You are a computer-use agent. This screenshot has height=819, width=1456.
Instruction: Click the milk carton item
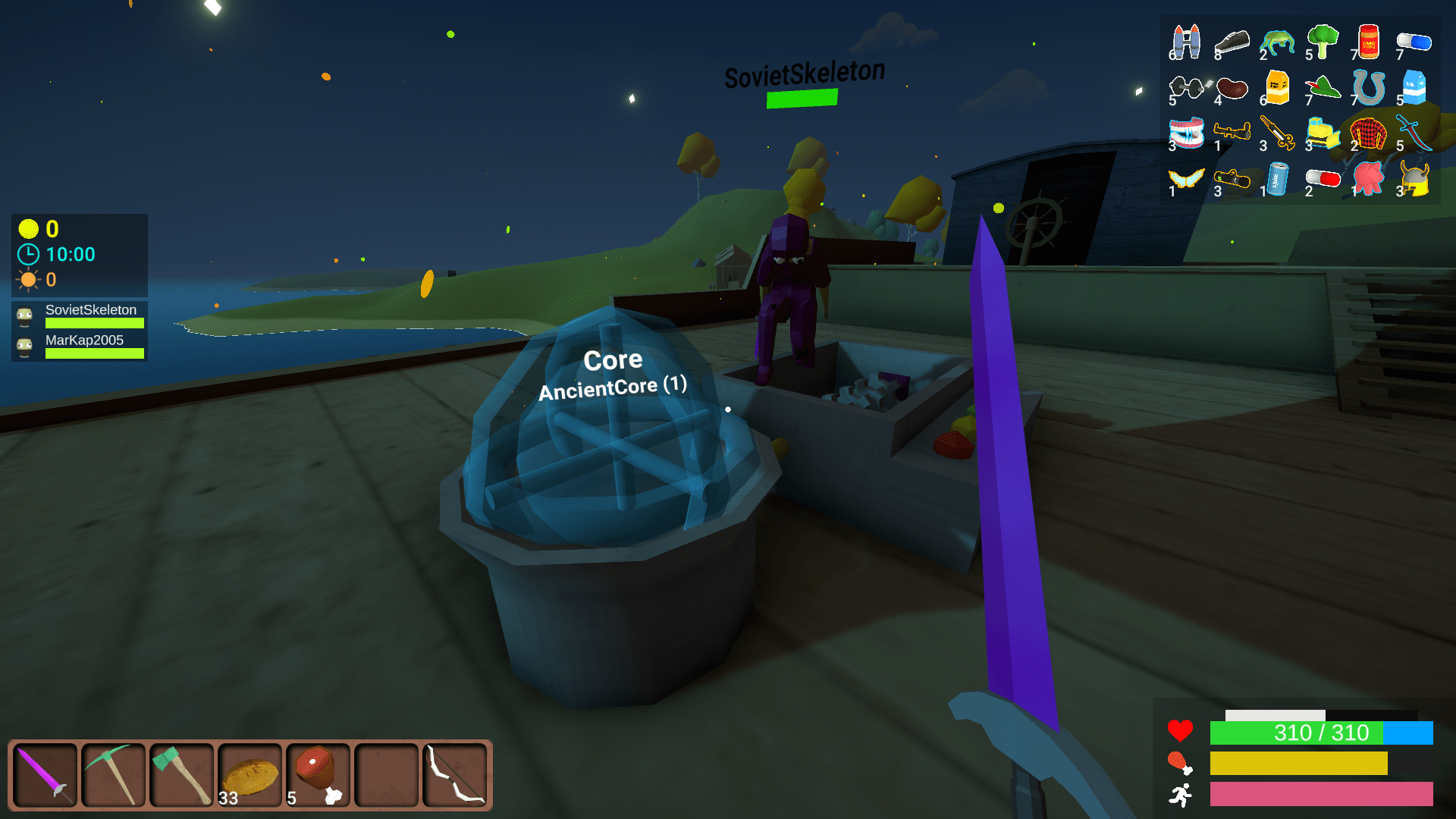click(1414, 87)
